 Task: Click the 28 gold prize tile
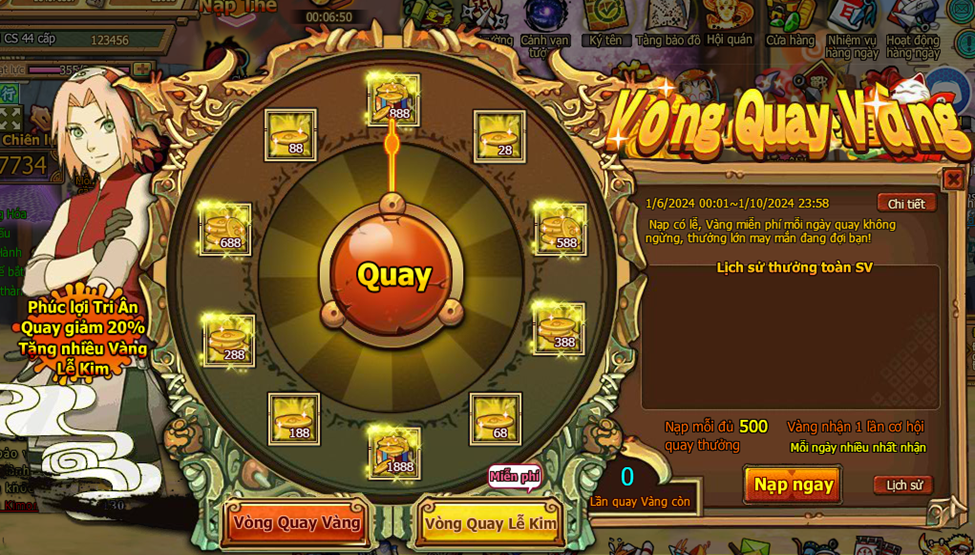click(499, 136)
